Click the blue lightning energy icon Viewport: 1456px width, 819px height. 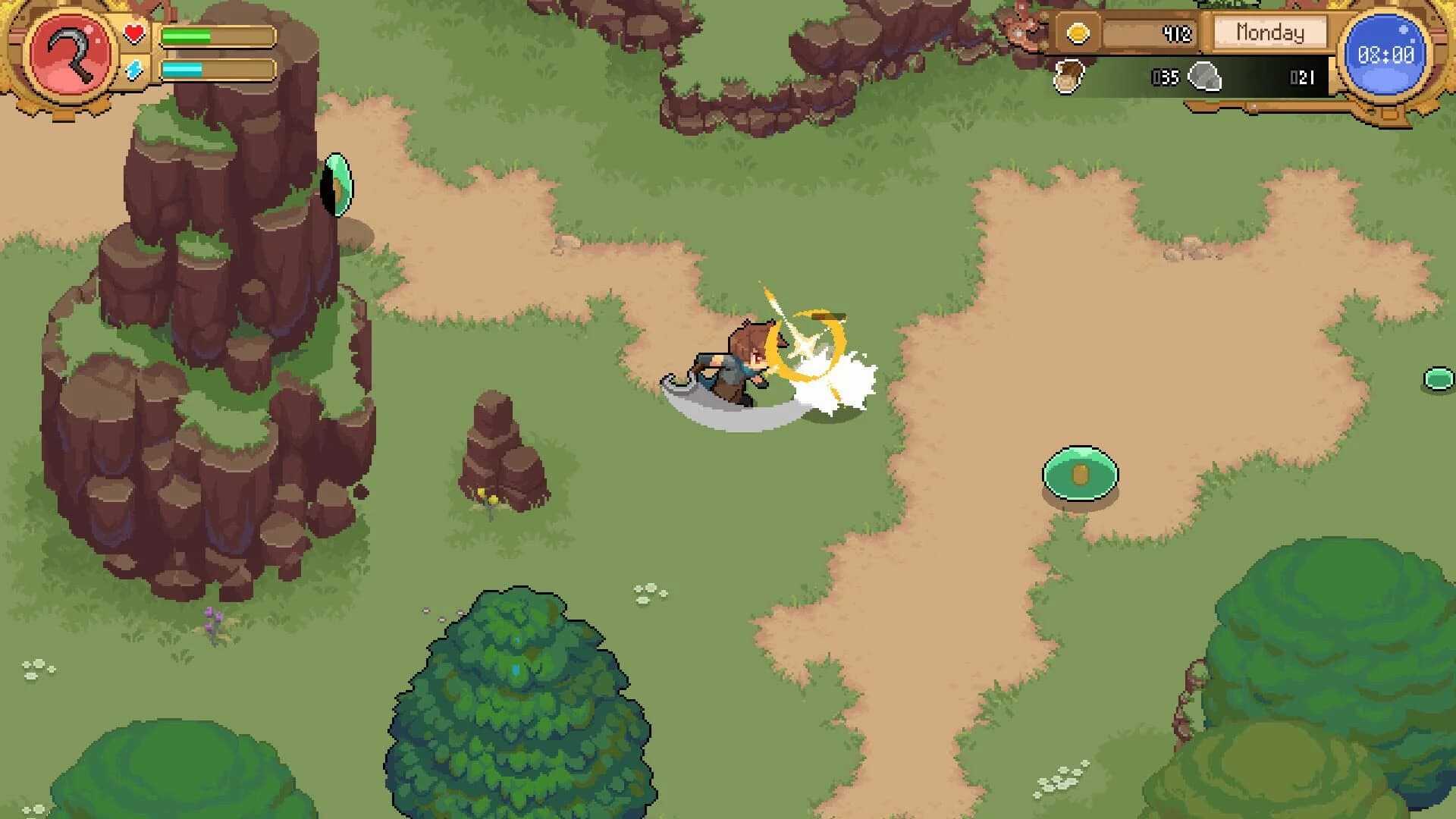pyautogui.click(x=133, y=68)
